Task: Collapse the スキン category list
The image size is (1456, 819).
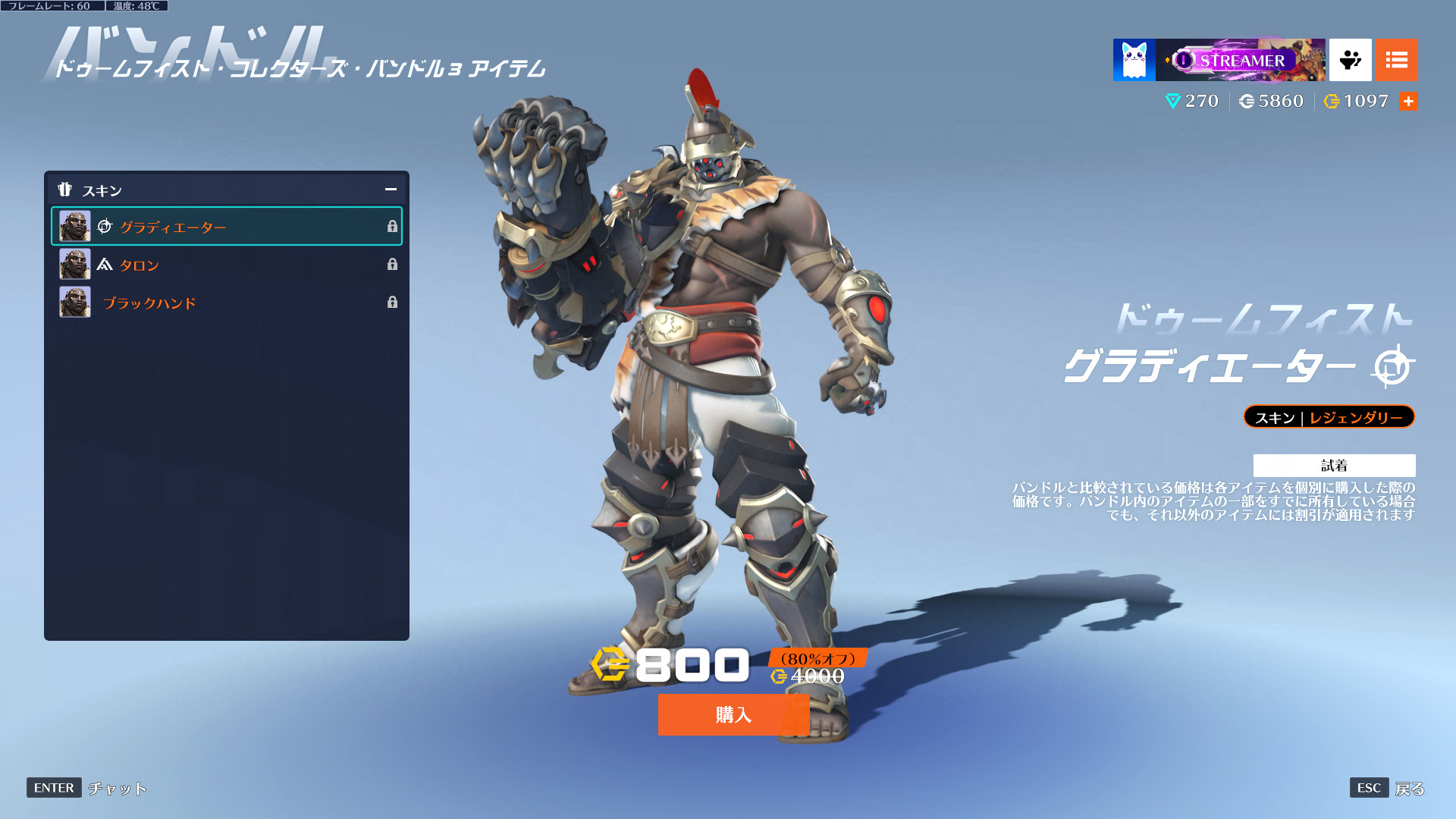Action: 391,190
